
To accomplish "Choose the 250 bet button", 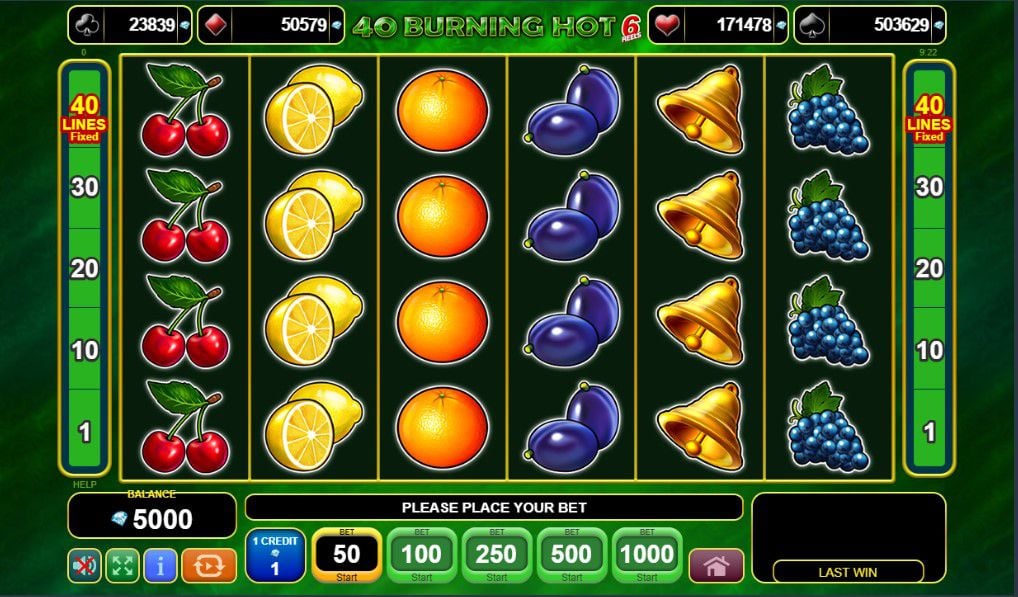I will click(x=496, y=555).
